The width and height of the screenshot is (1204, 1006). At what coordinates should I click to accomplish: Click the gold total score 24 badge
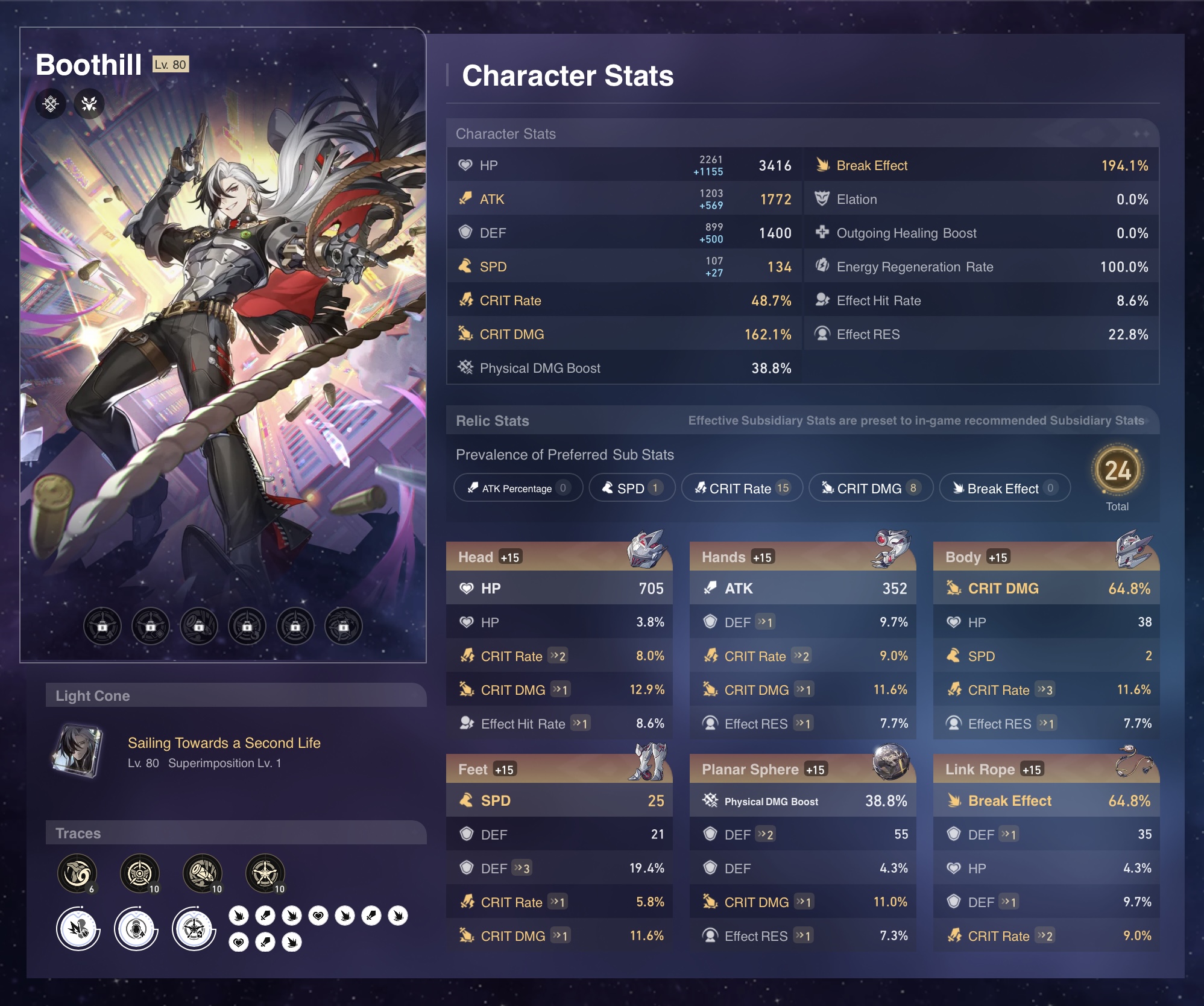[1117, 470]
